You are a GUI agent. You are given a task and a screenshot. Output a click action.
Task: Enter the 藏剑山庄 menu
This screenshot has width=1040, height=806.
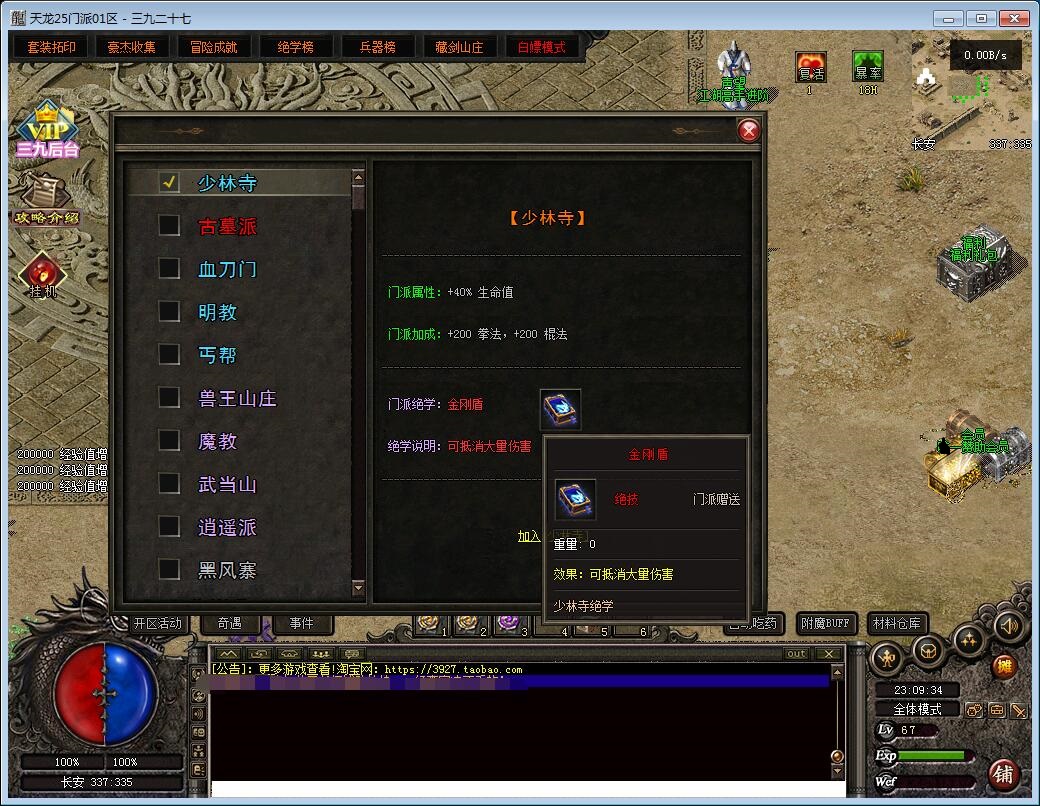(459, 47)
